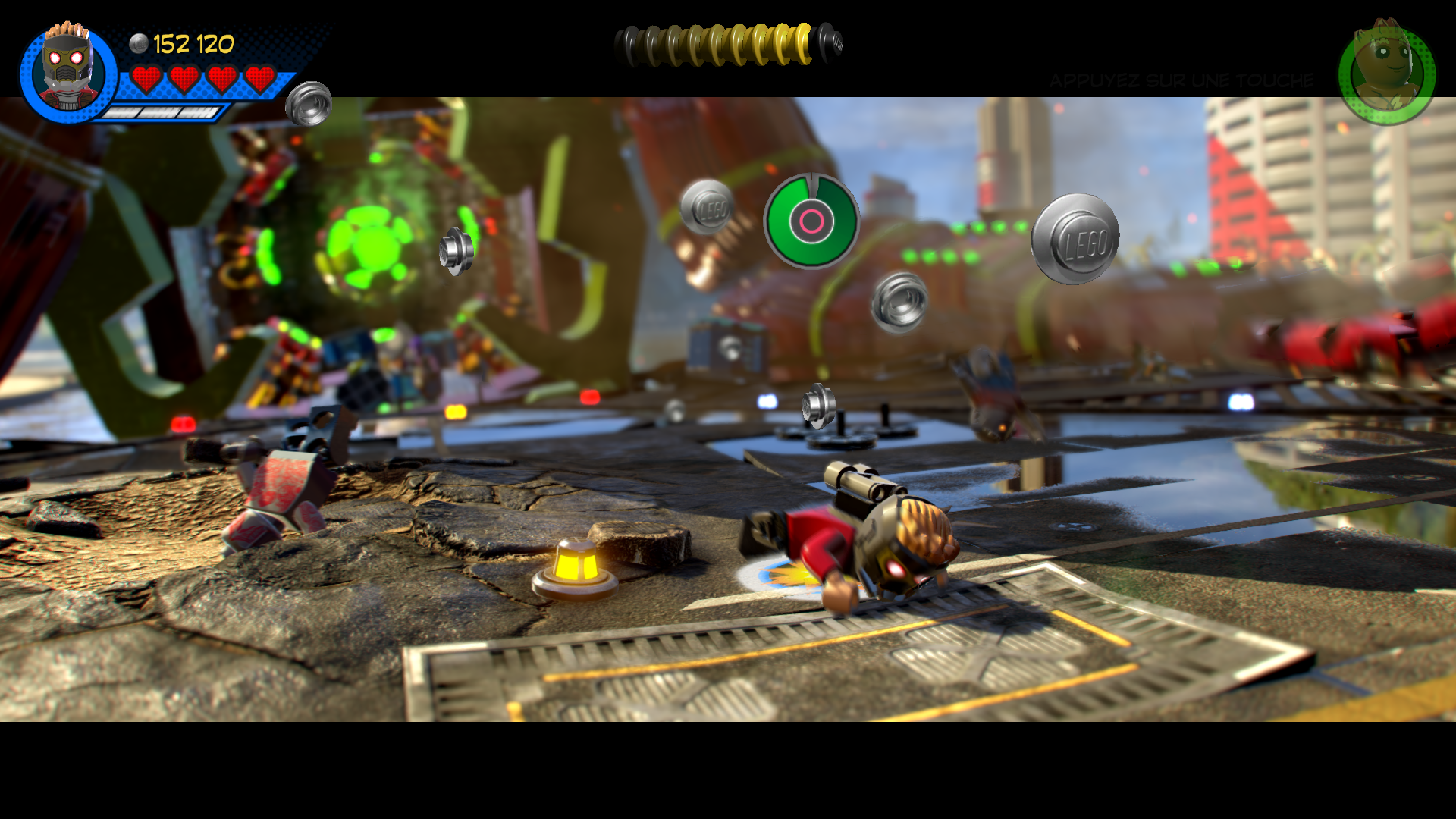Image resolution: width=1456 pixels, height=819 pixels.
Task: Click the green circular target marker
Action: [811, 221]
